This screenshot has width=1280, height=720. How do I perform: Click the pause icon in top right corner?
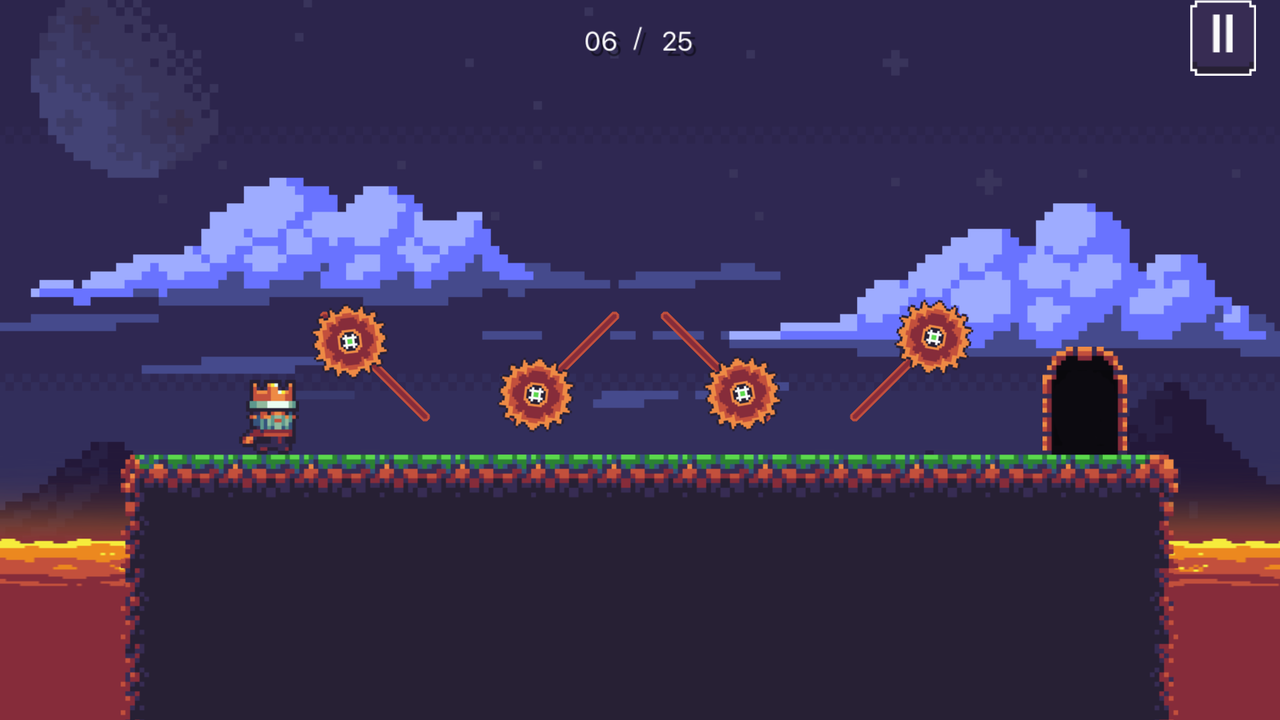pyautogui.click(x=1223, y=36)
